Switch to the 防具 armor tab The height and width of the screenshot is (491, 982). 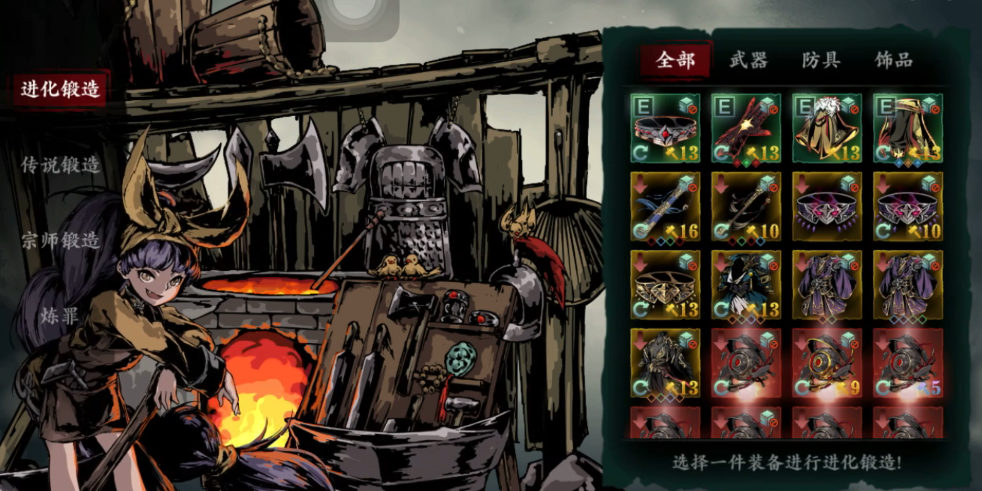click(x=821, y=60)
